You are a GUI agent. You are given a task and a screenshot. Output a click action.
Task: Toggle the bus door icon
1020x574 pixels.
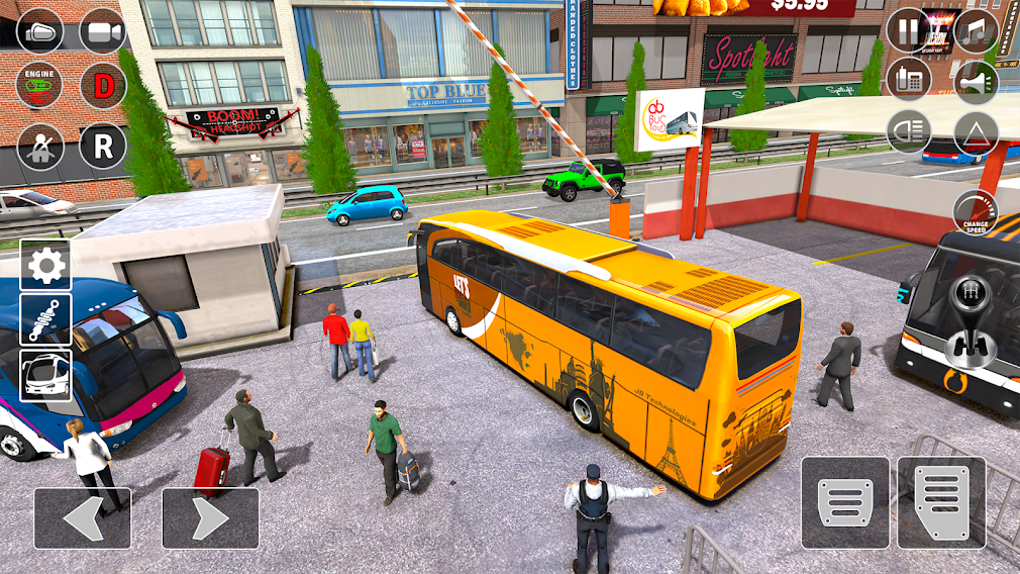coord(41,31)
